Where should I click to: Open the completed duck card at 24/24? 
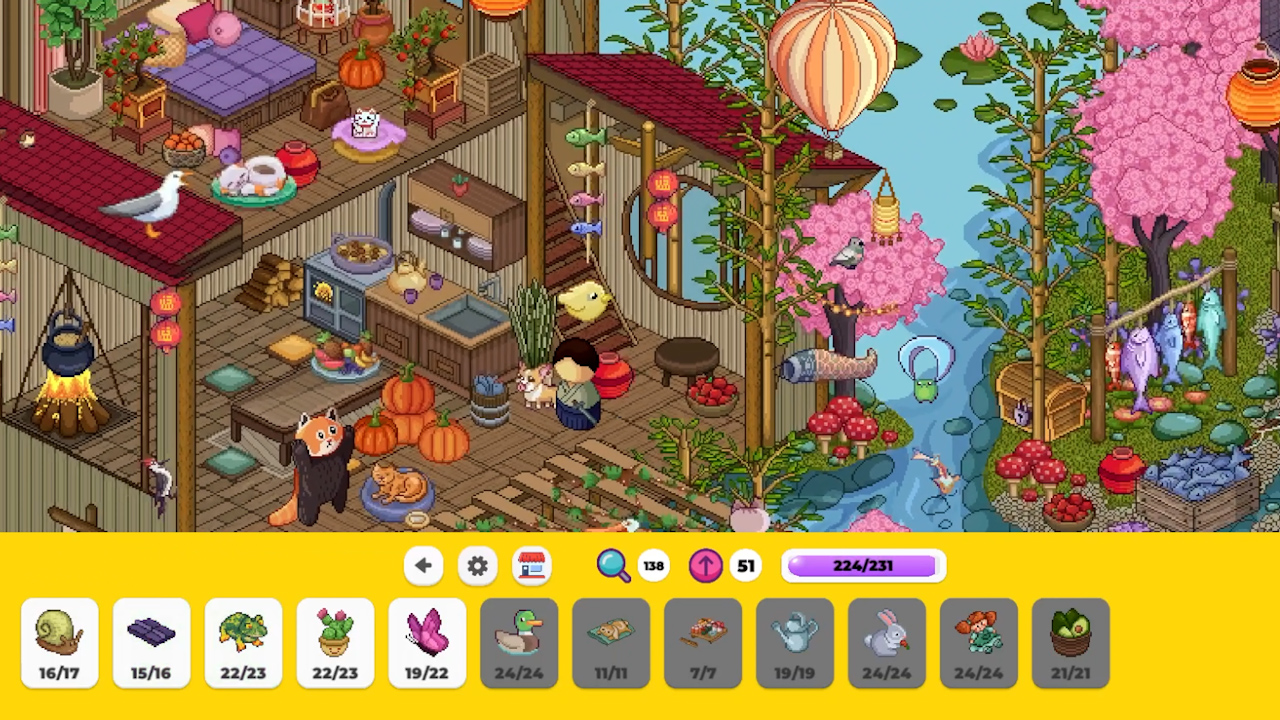pos(519,641)
